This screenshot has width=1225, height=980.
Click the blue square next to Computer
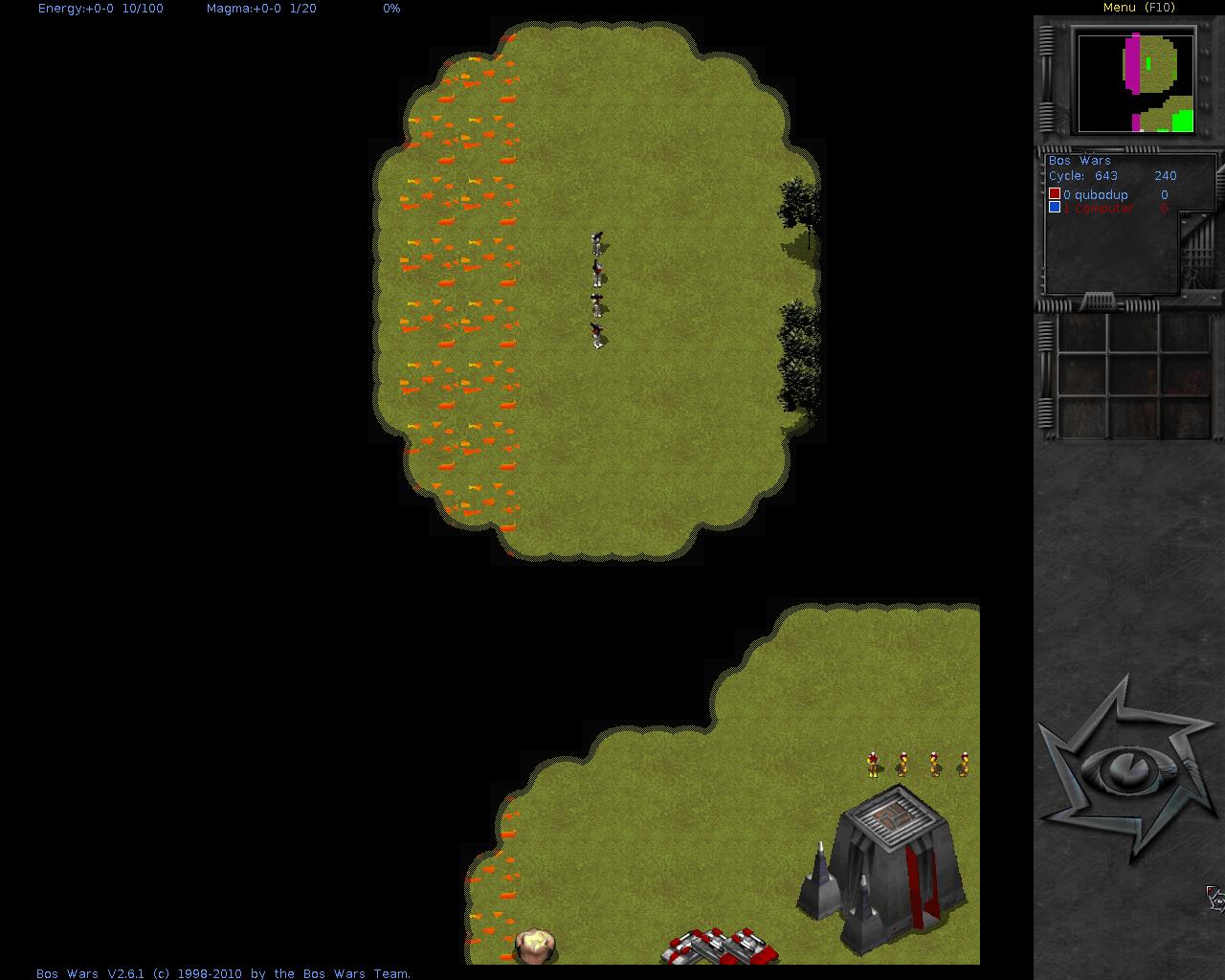click(1055, 207)
